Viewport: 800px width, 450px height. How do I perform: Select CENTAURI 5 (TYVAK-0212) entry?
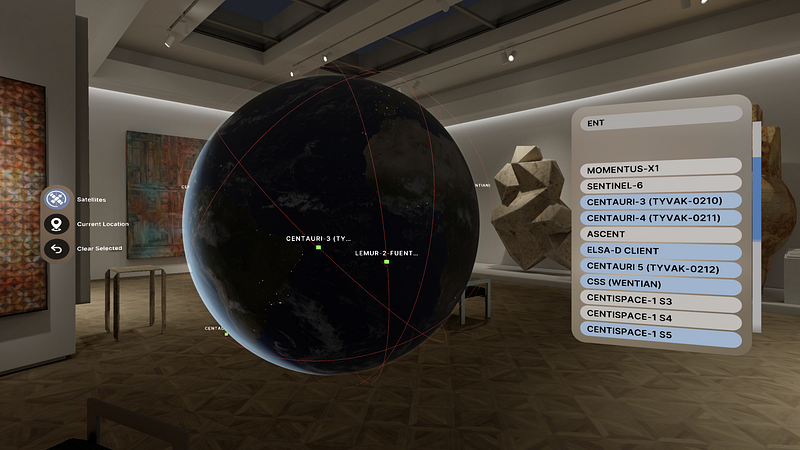coord(660,269)
